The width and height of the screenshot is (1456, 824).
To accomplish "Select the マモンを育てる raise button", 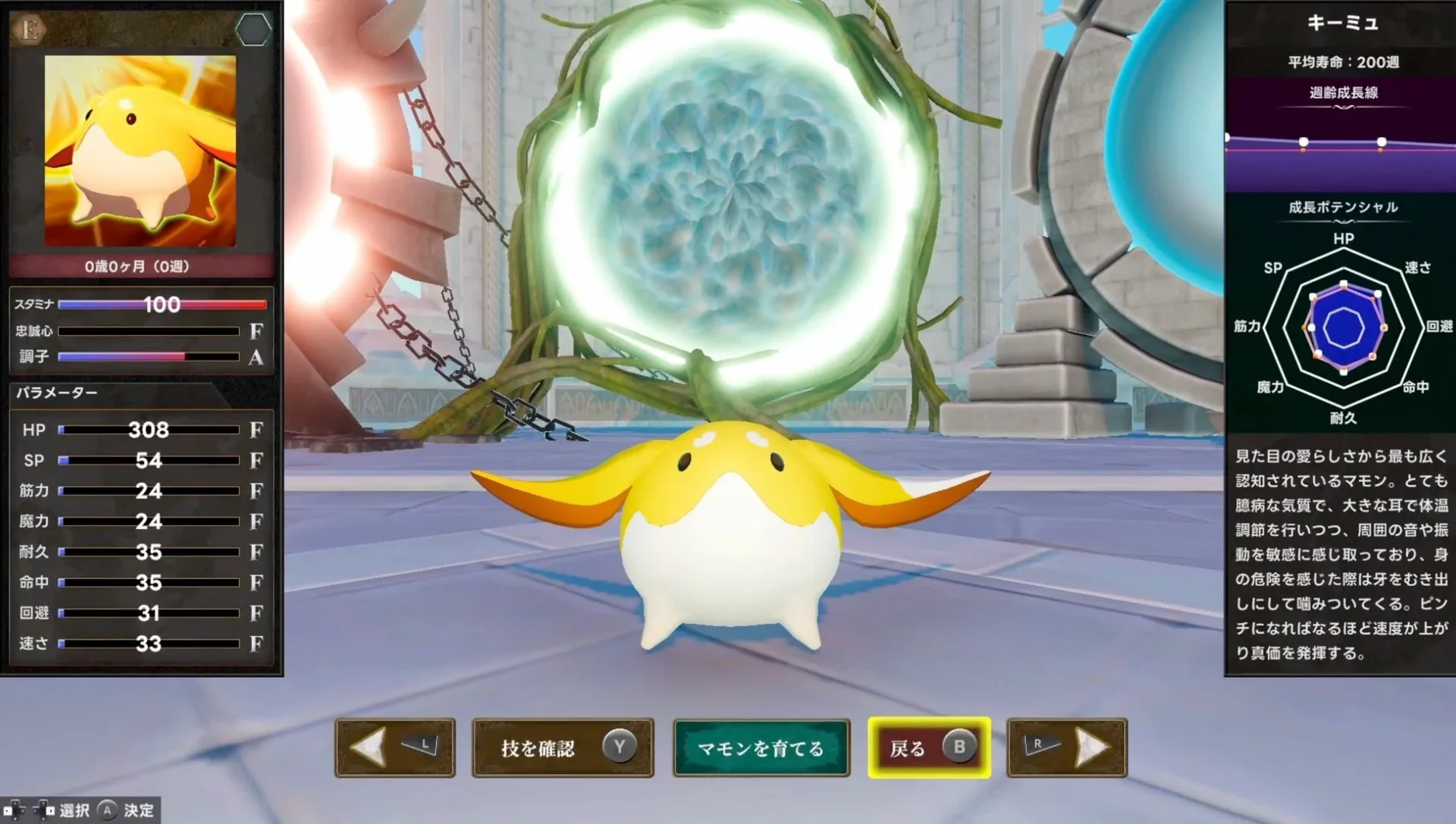I will (x=761, y=747).
